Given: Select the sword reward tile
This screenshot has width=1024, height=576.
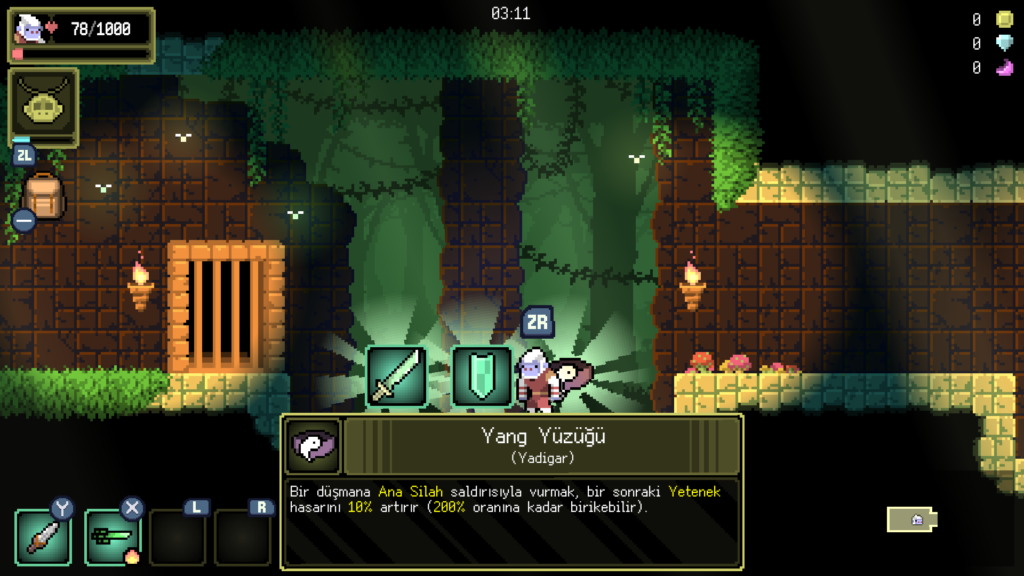Looking at the screenshot, I should tap(396, 376).
